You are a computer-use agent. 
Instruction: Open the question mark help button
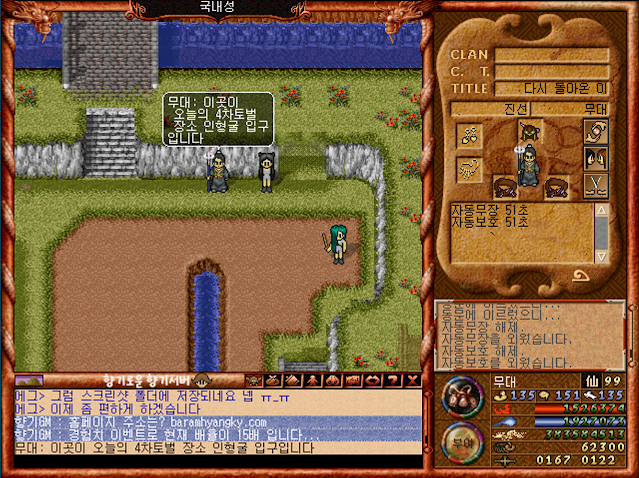pyautogui.click(x=392, y=380)
